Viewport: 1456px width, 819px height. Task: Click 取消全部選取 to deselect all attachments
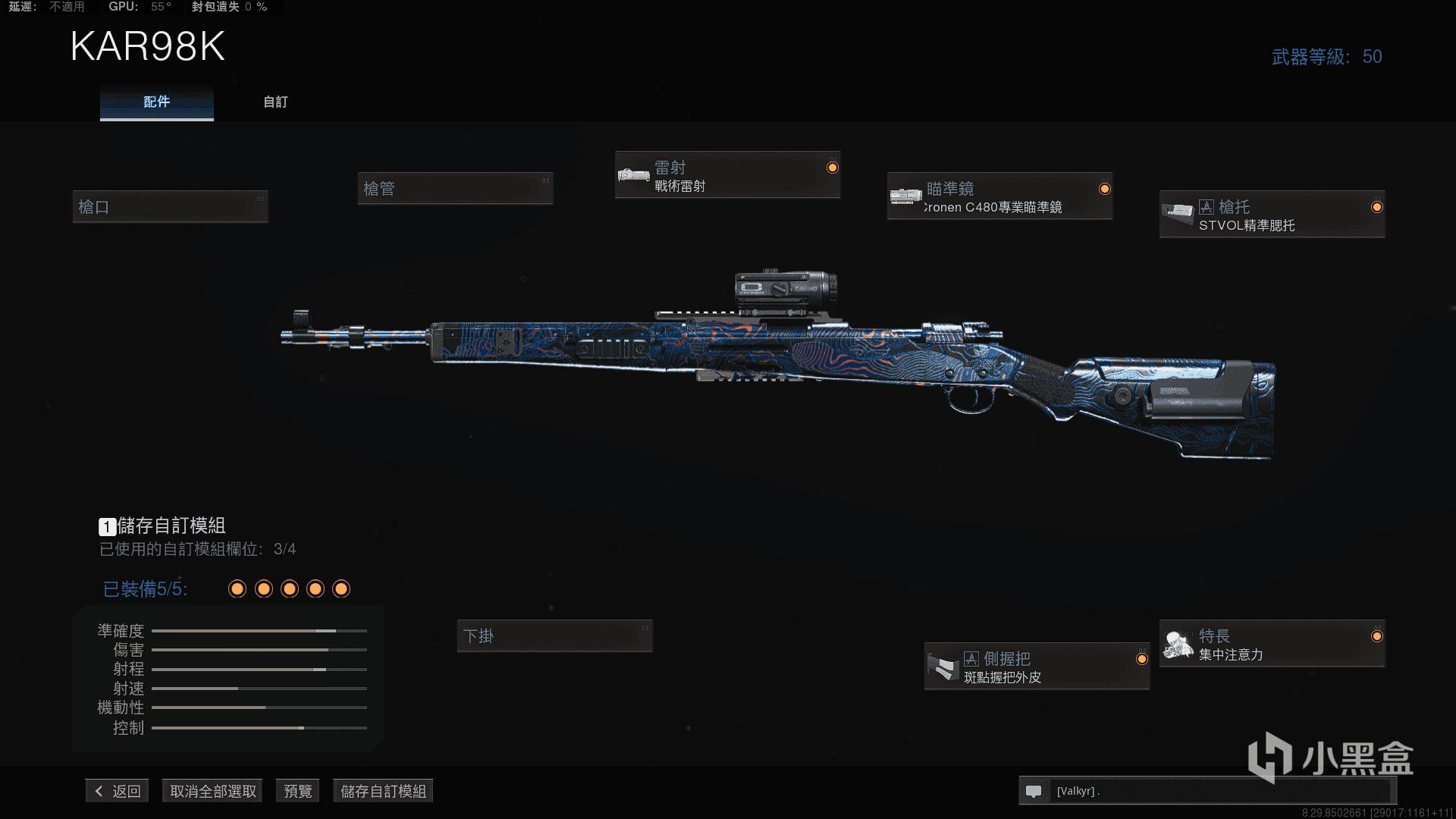(213, 791)
